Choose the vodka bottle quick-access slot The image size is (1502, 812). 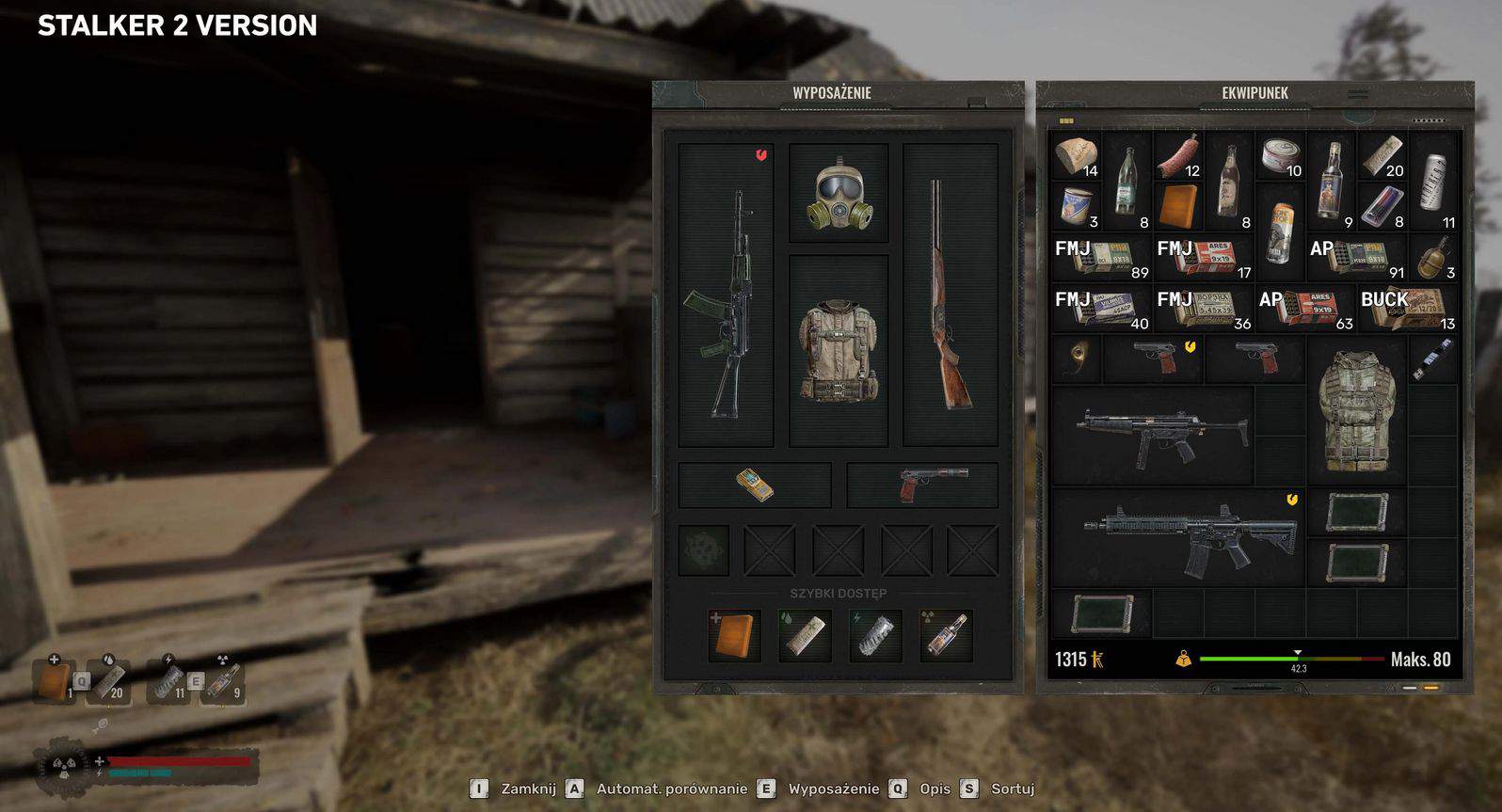tap(945, 635)
